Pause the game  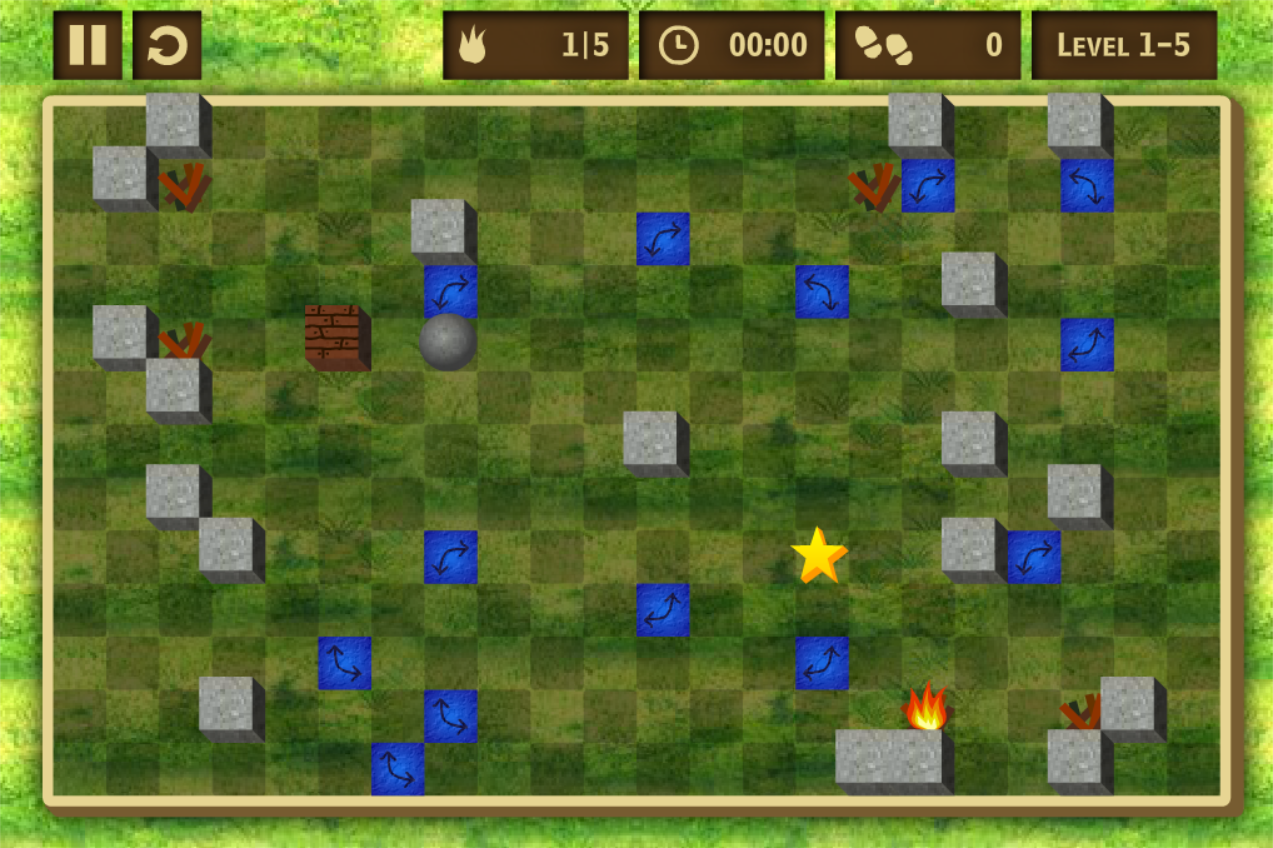(x=87, y=45)
